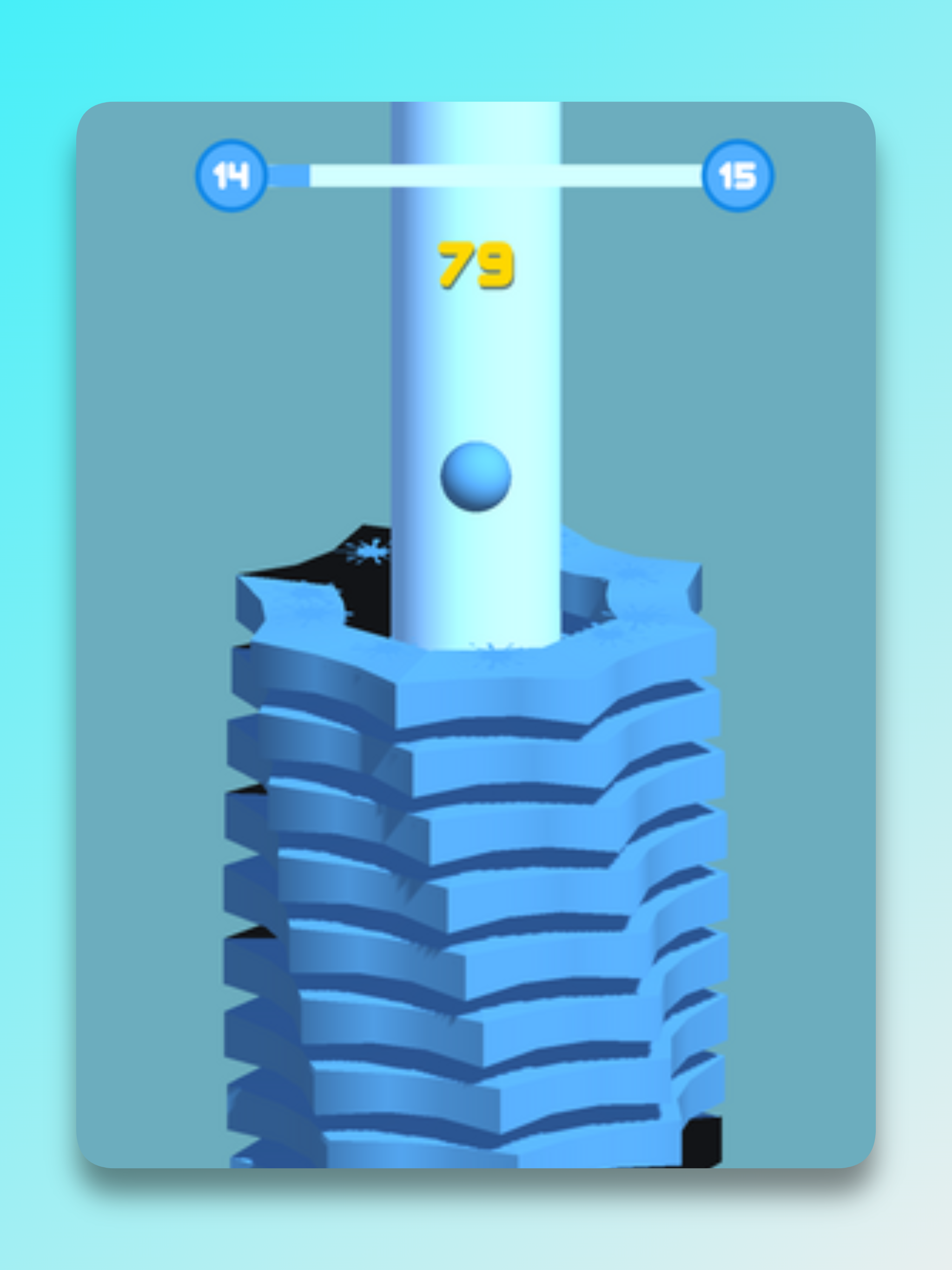Tap the yellow score number 79

point(476,264)
